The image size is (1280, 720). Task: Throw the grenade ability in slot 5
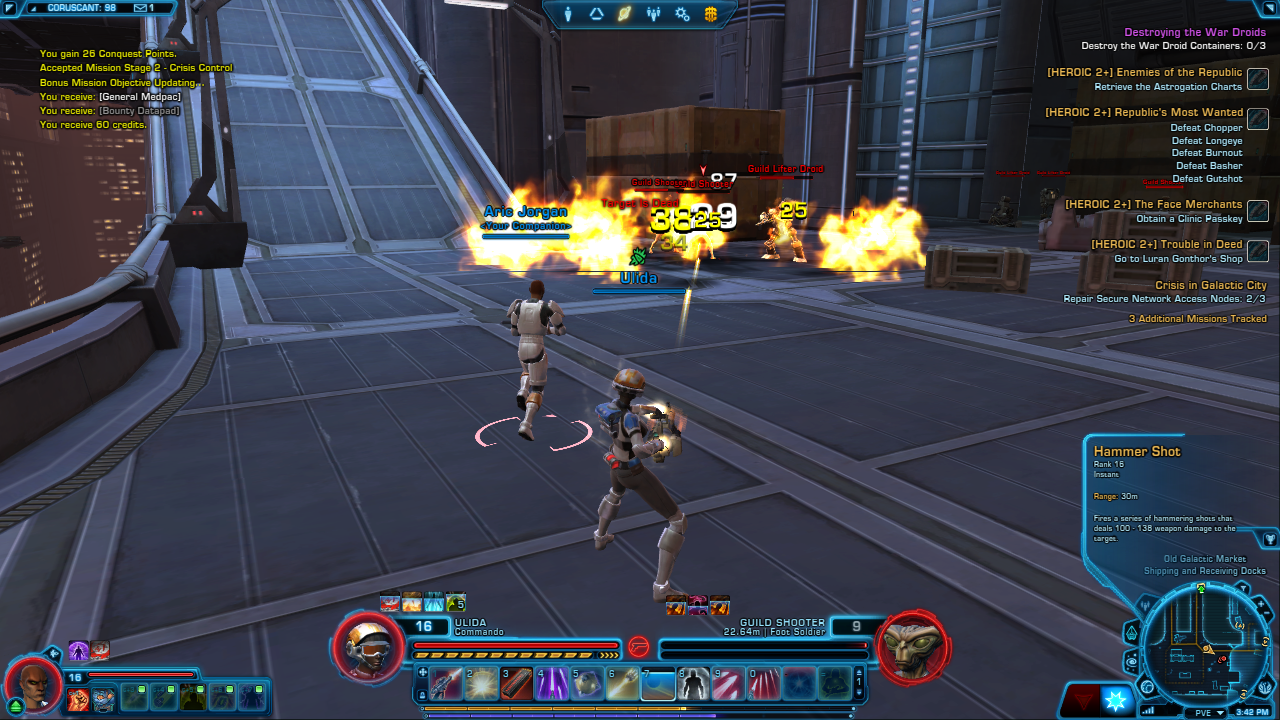588,684
